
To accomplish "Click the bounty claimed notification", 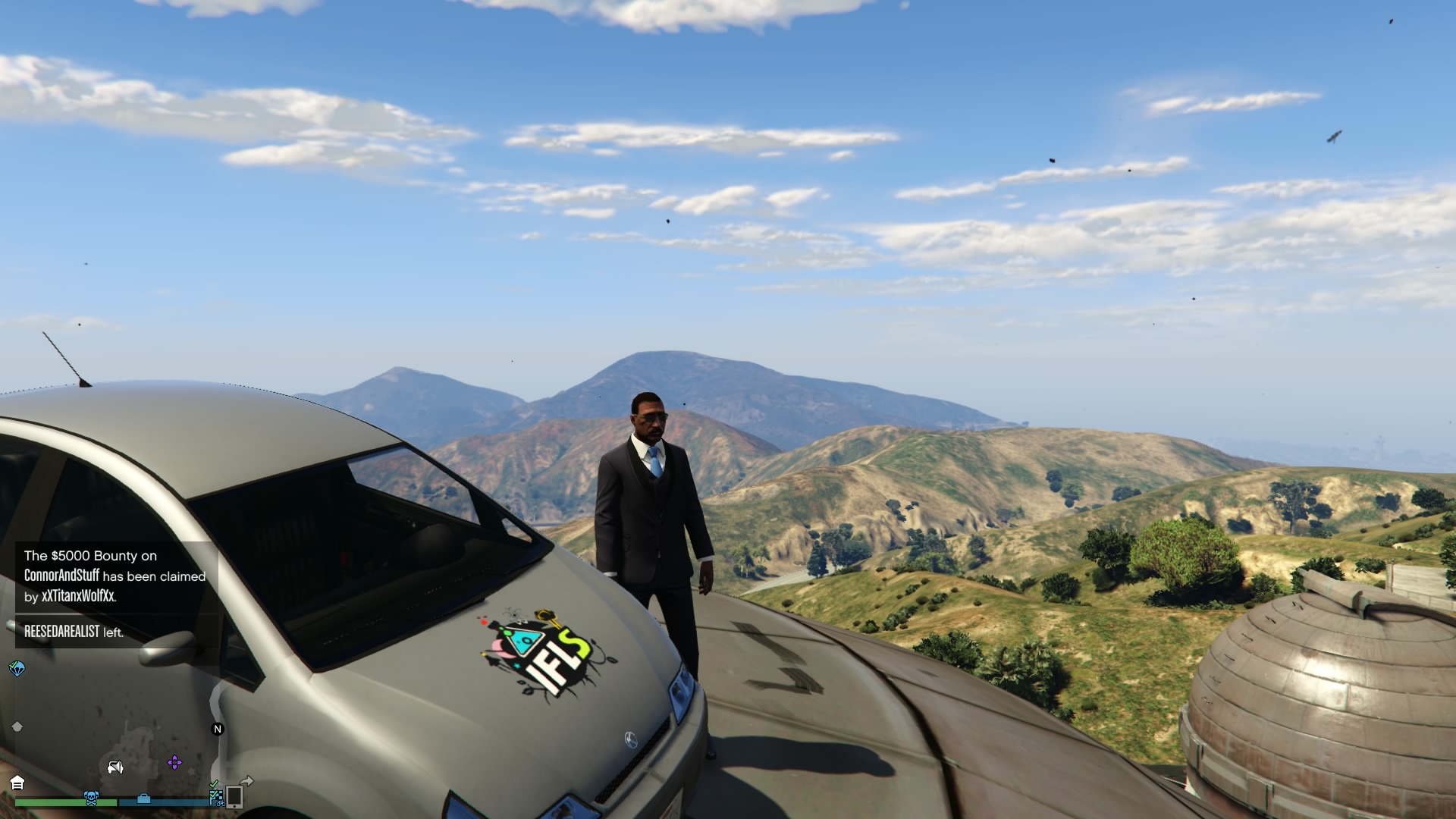I will click(115, 576).
